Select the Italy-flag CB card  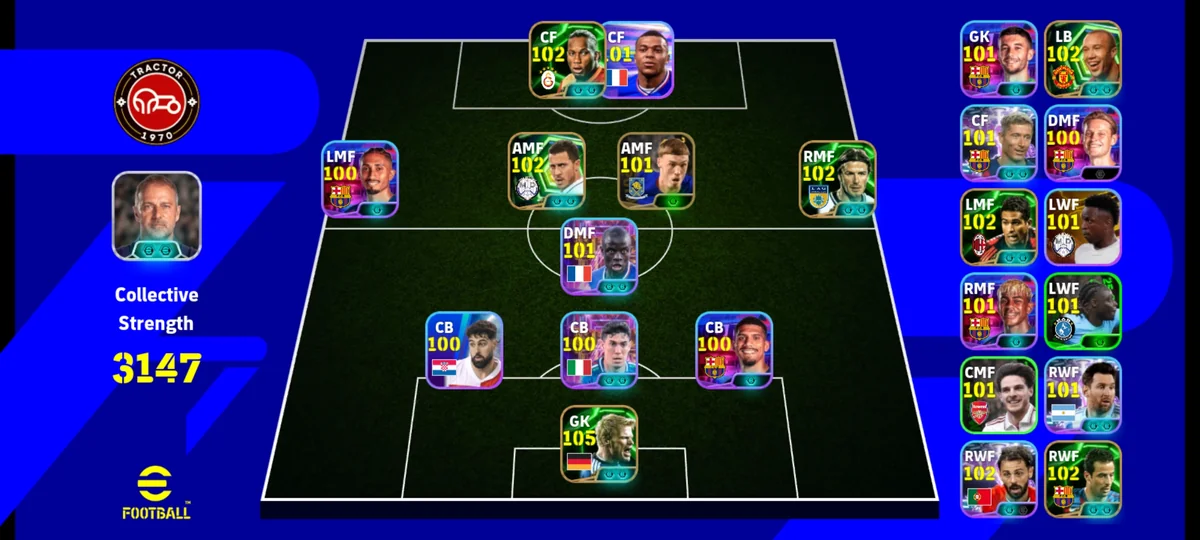[599, 351]
